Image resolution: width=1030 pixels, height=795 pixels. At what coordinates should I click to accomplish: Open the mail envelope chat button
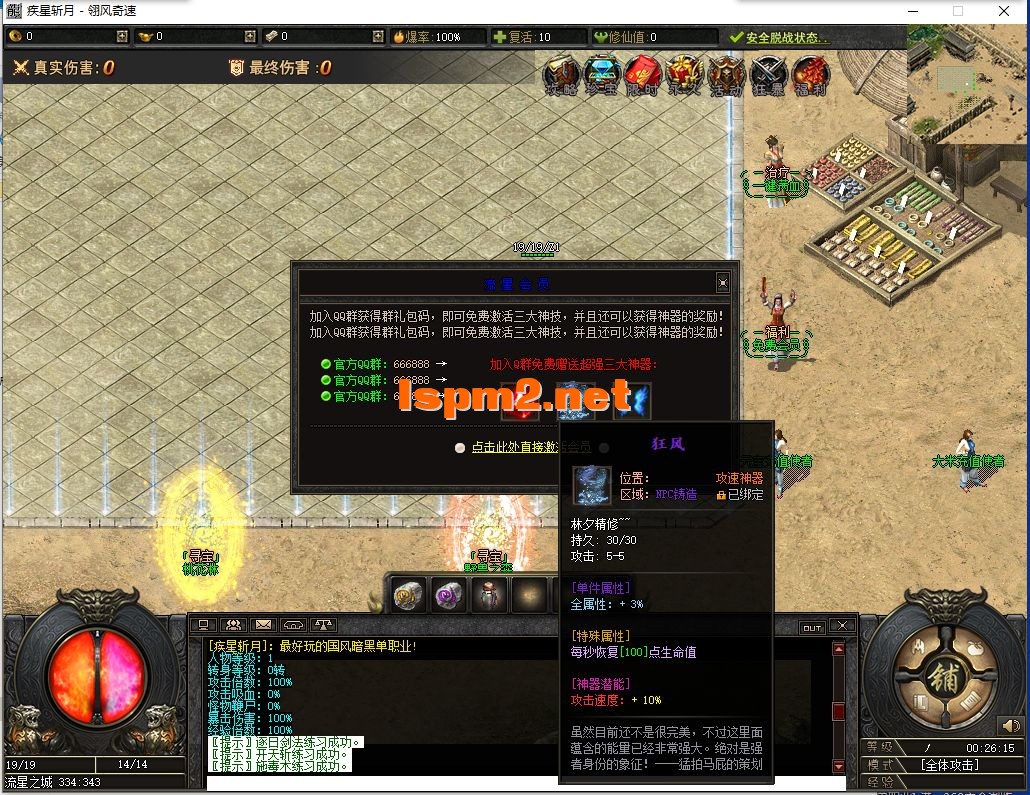[263, 626]
